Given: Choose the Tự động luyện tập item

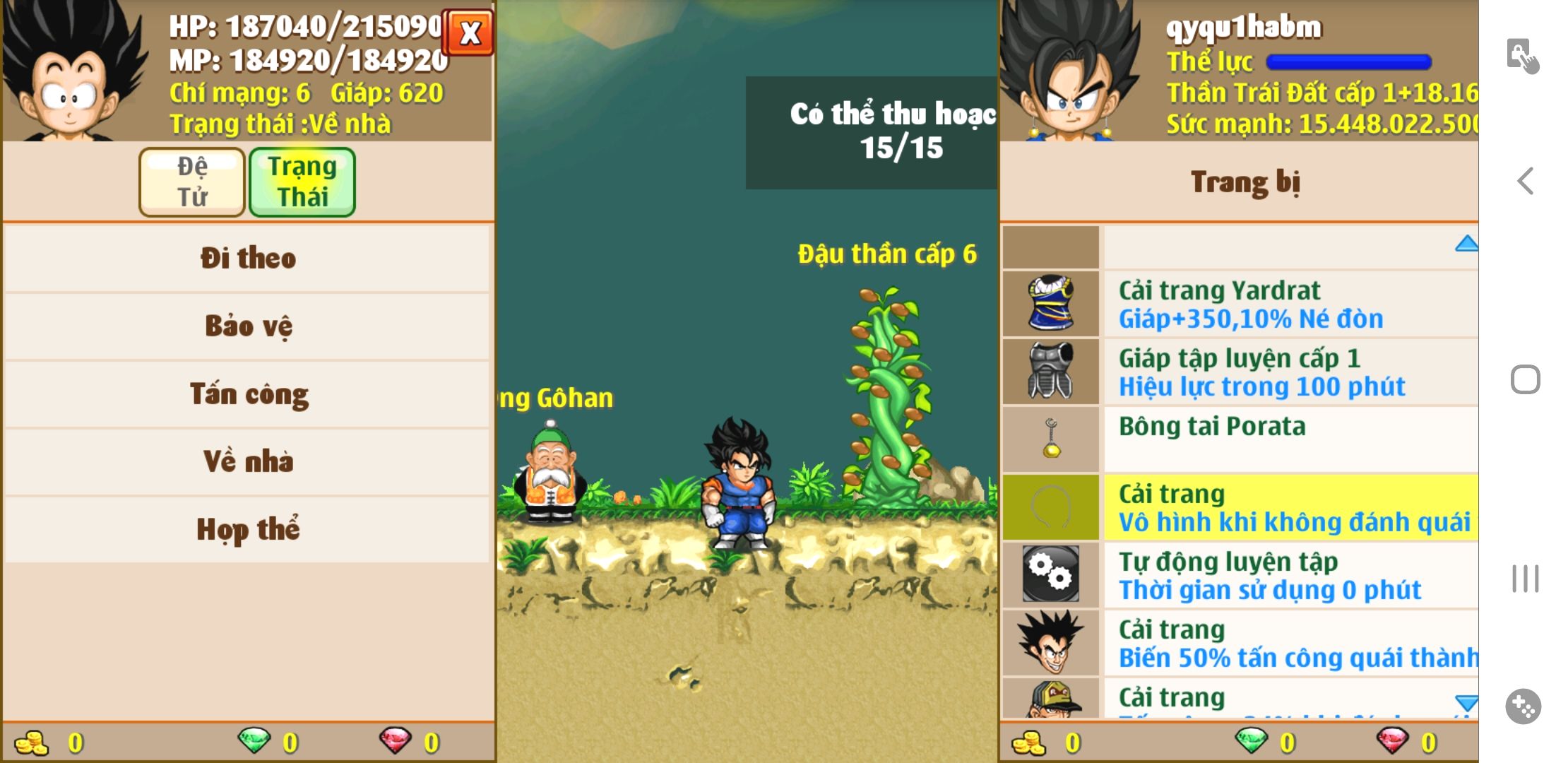Looking at the screenshot, I should [1240, 574].
